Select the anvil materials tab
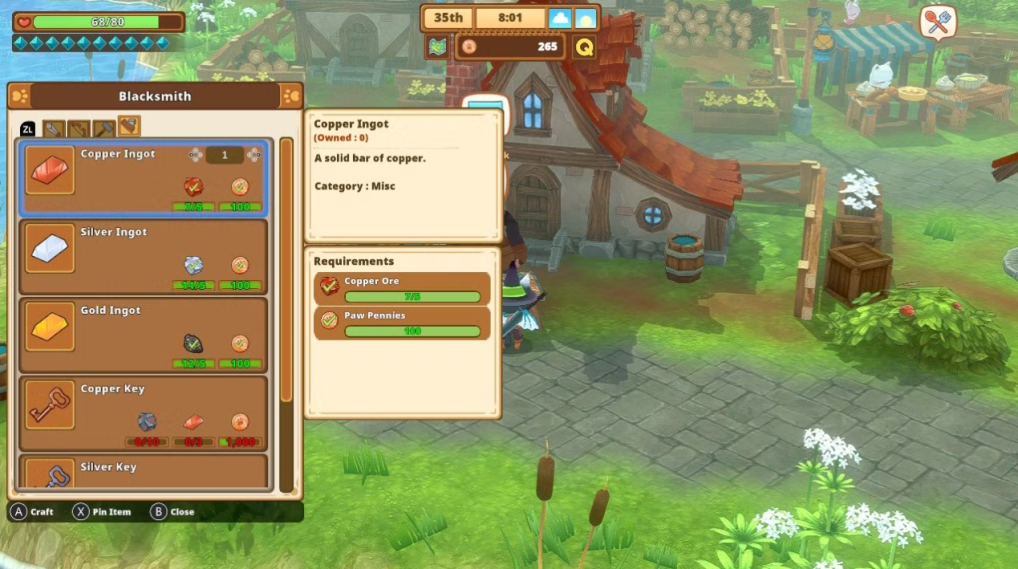The image size is (1018, 569). [129, 127]
